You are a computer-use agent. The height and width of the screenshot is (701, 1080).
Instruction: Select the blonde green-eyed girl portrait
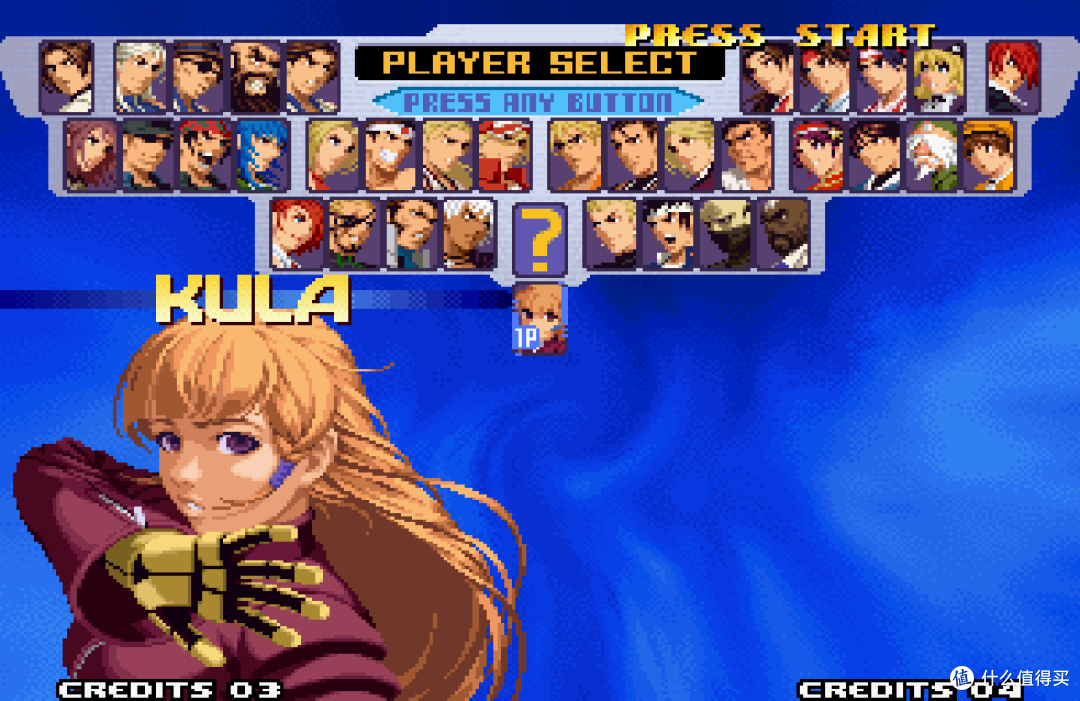coord(939,76)
